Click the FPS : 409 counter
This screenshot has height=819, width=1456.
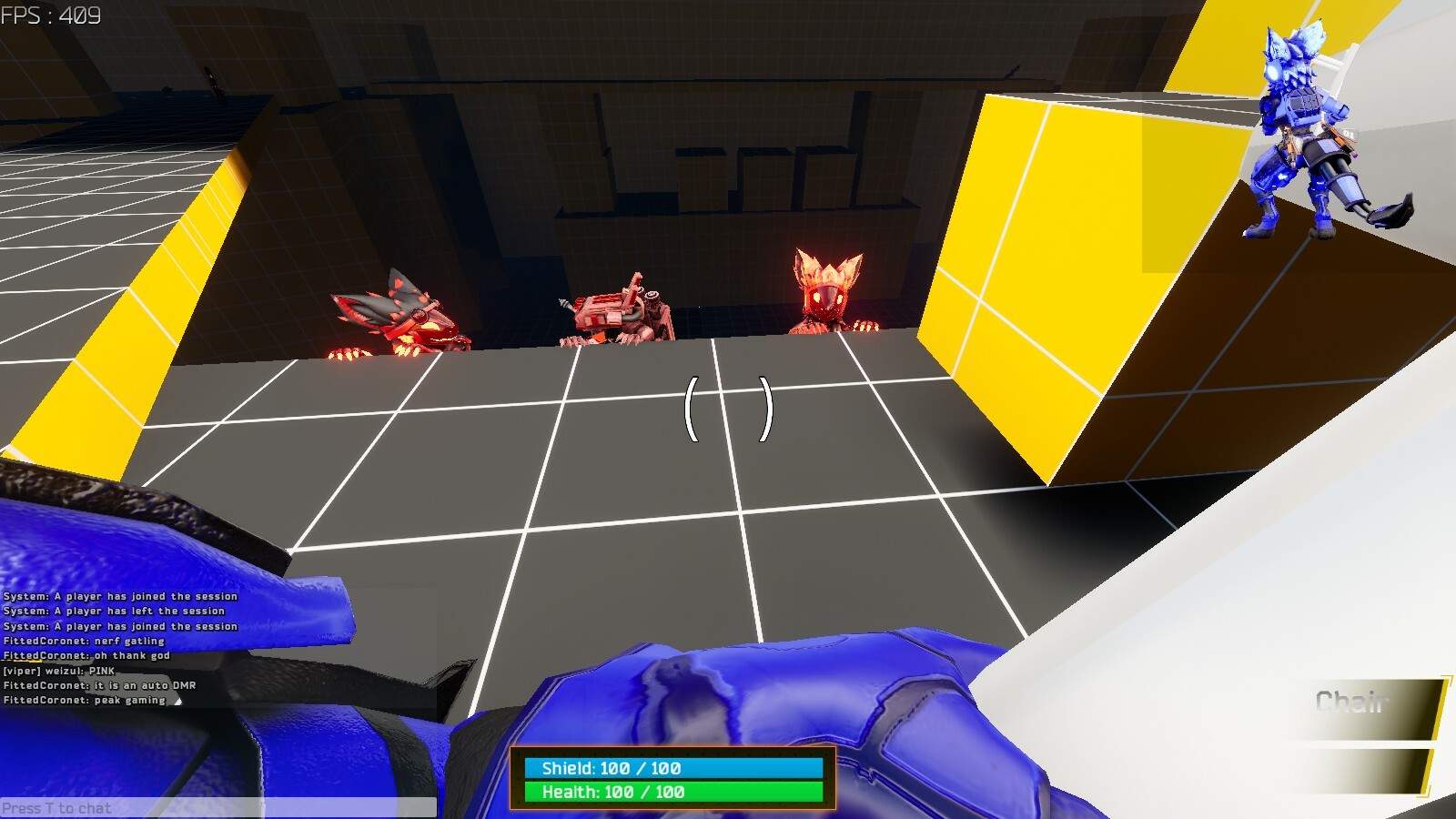pos(50,15)
